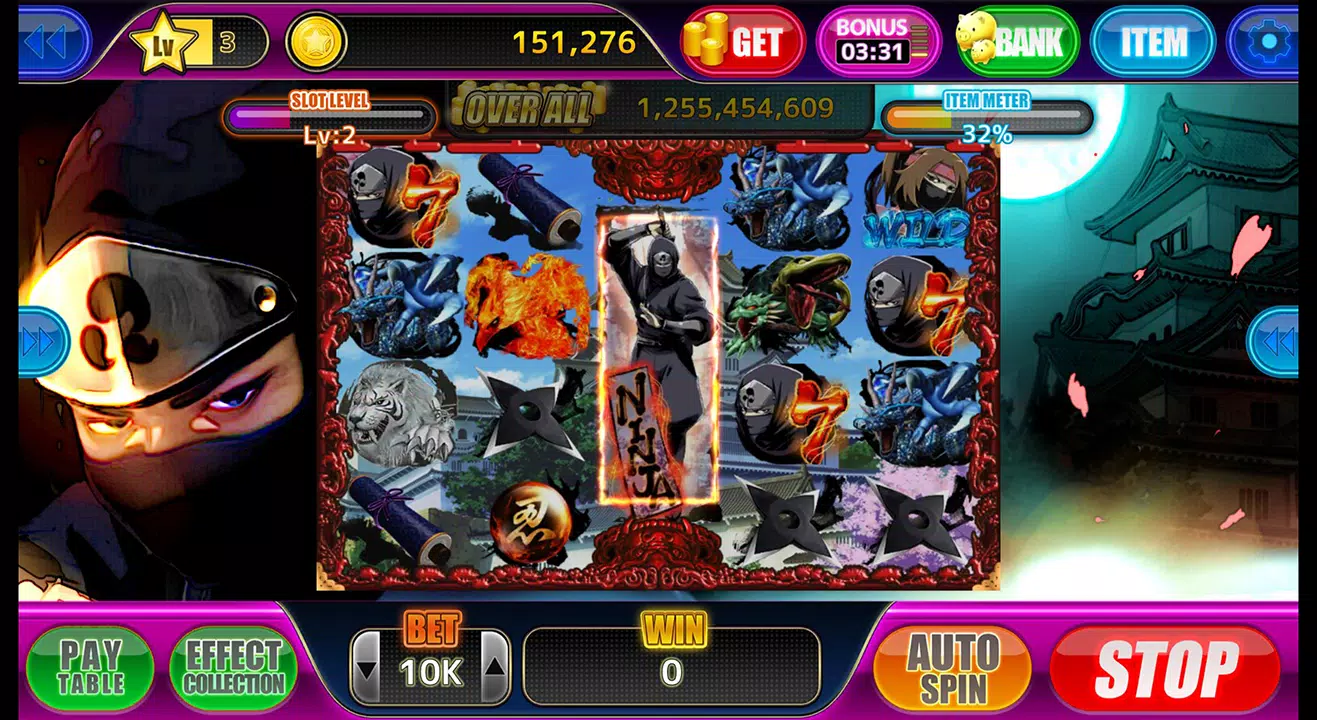This screenshot has width=1317, height=720.
Task: Activate Auto Spin
Action: pos(951,668)
